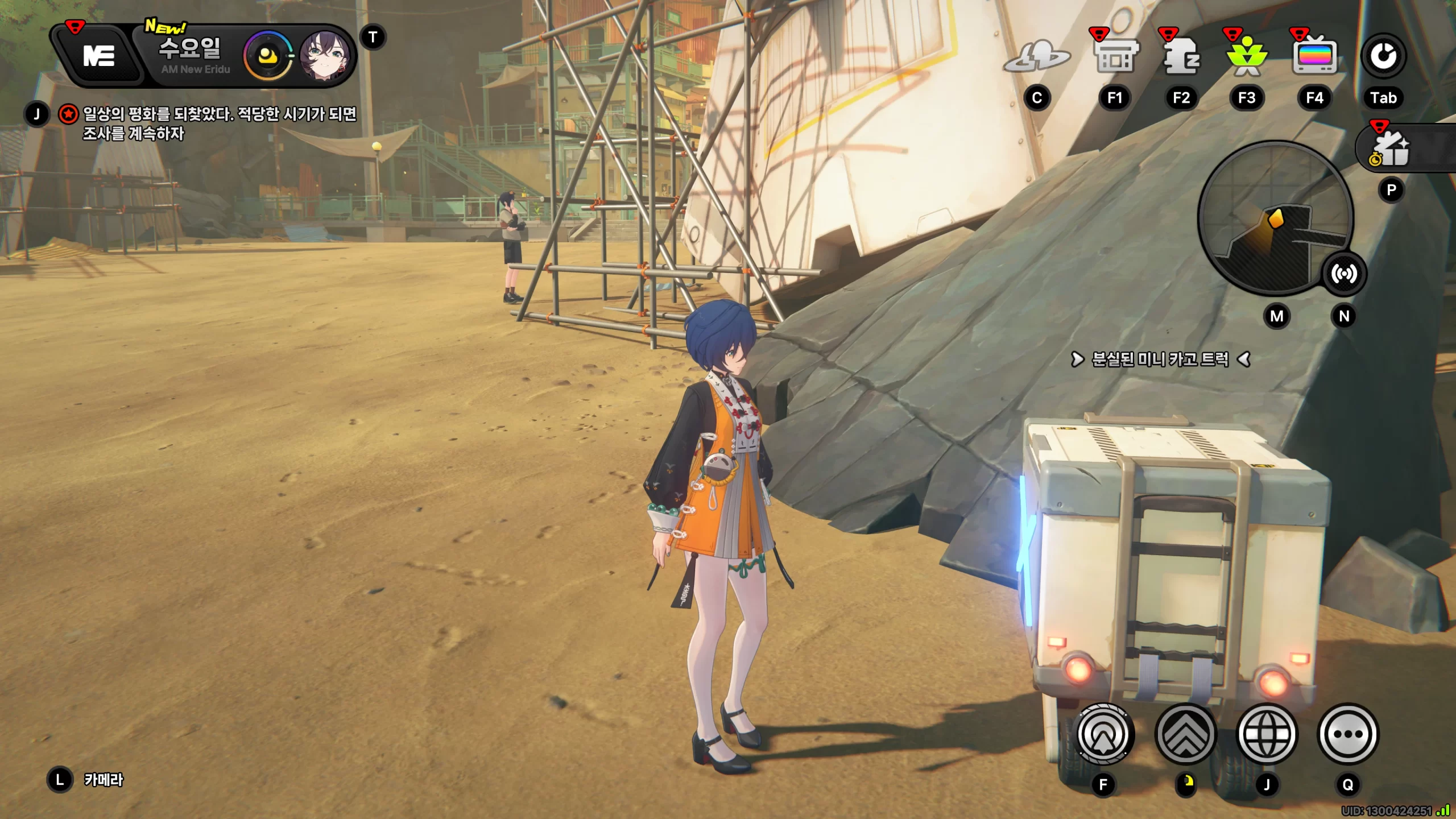Open the rainbow TV icon
1456x819 pixels.
(x=1314, y=57)
